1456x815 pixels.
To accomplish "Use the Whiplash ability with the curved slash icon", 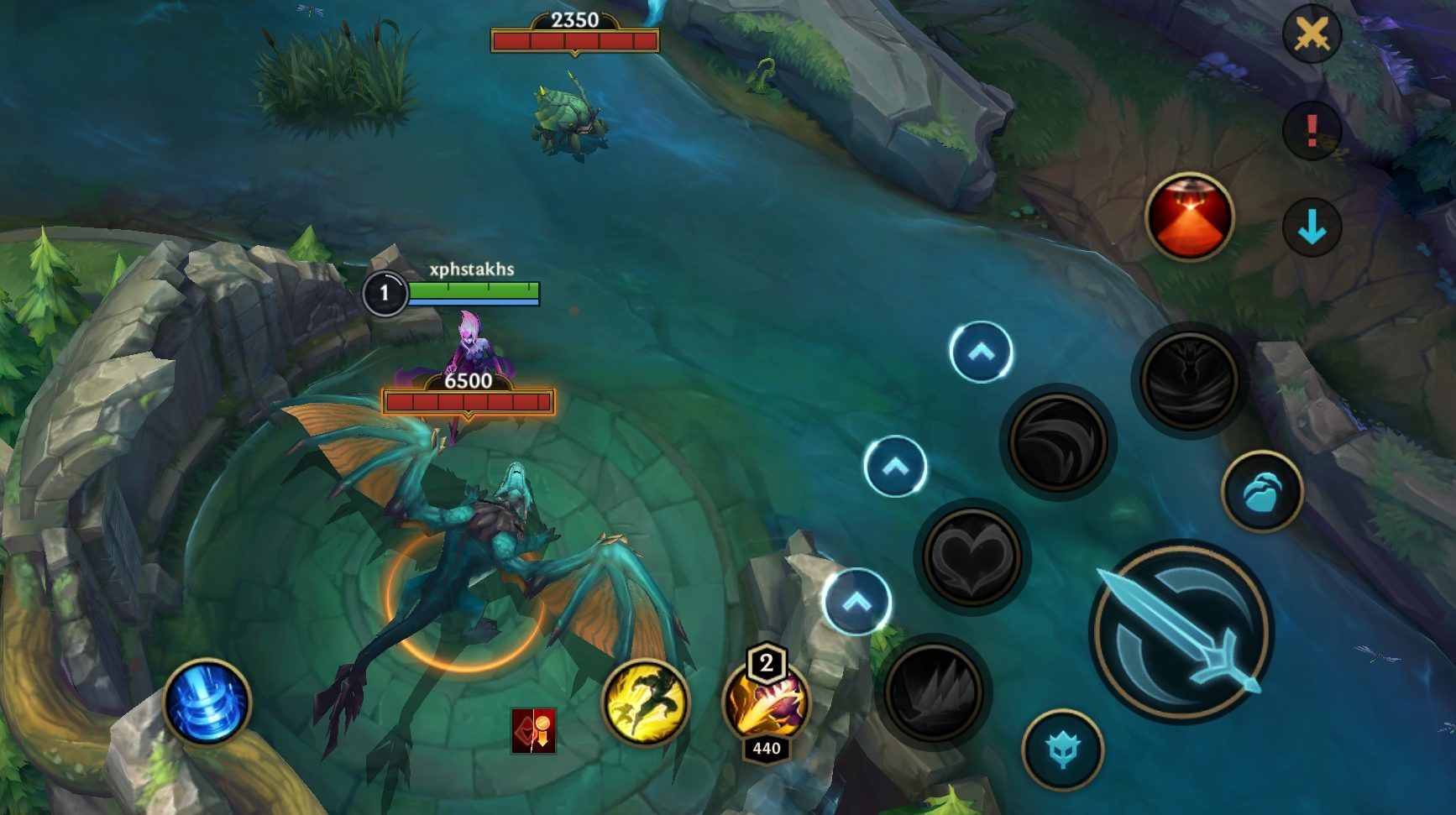I will 1057,441.
